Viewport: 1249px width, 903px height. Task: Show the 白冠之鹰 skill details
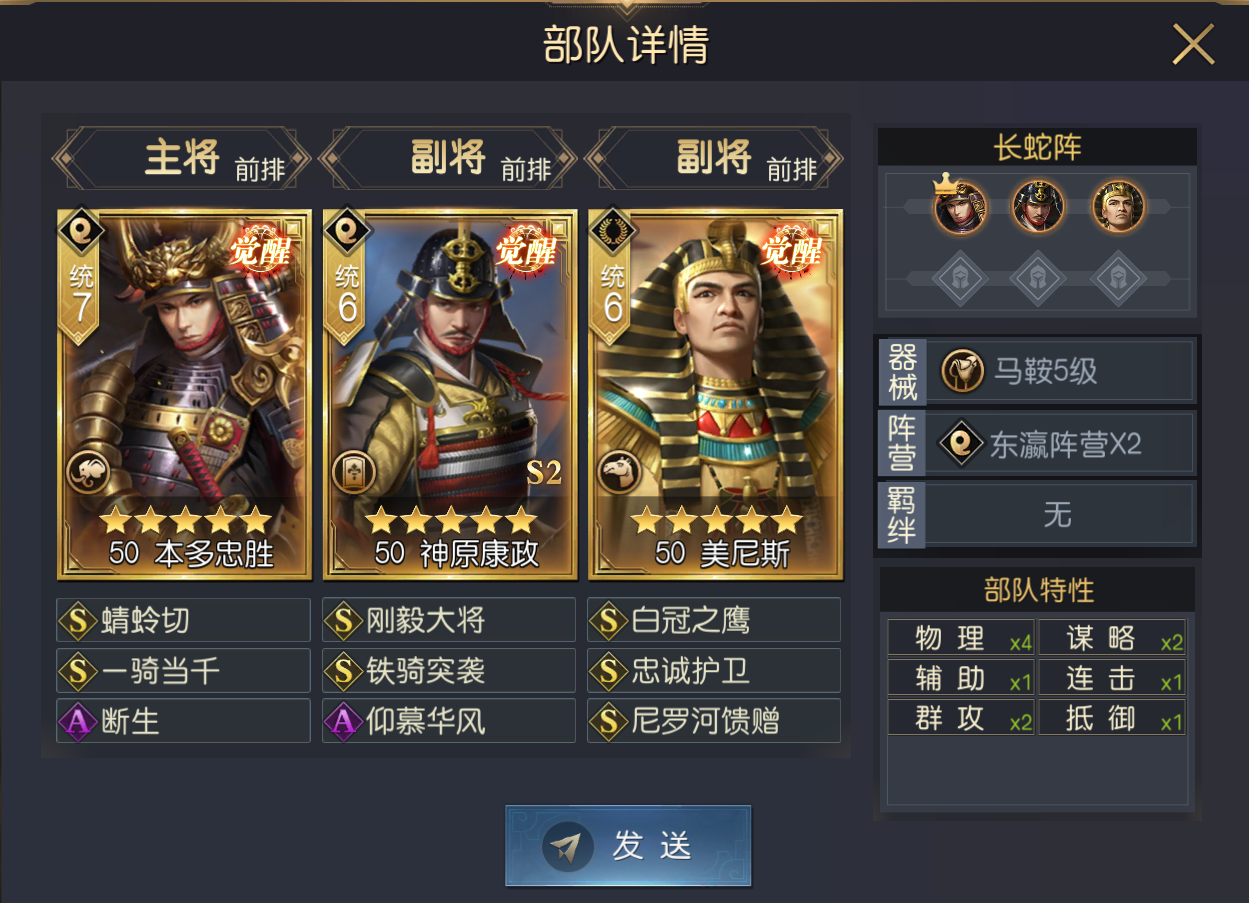(x=714, y=620)
